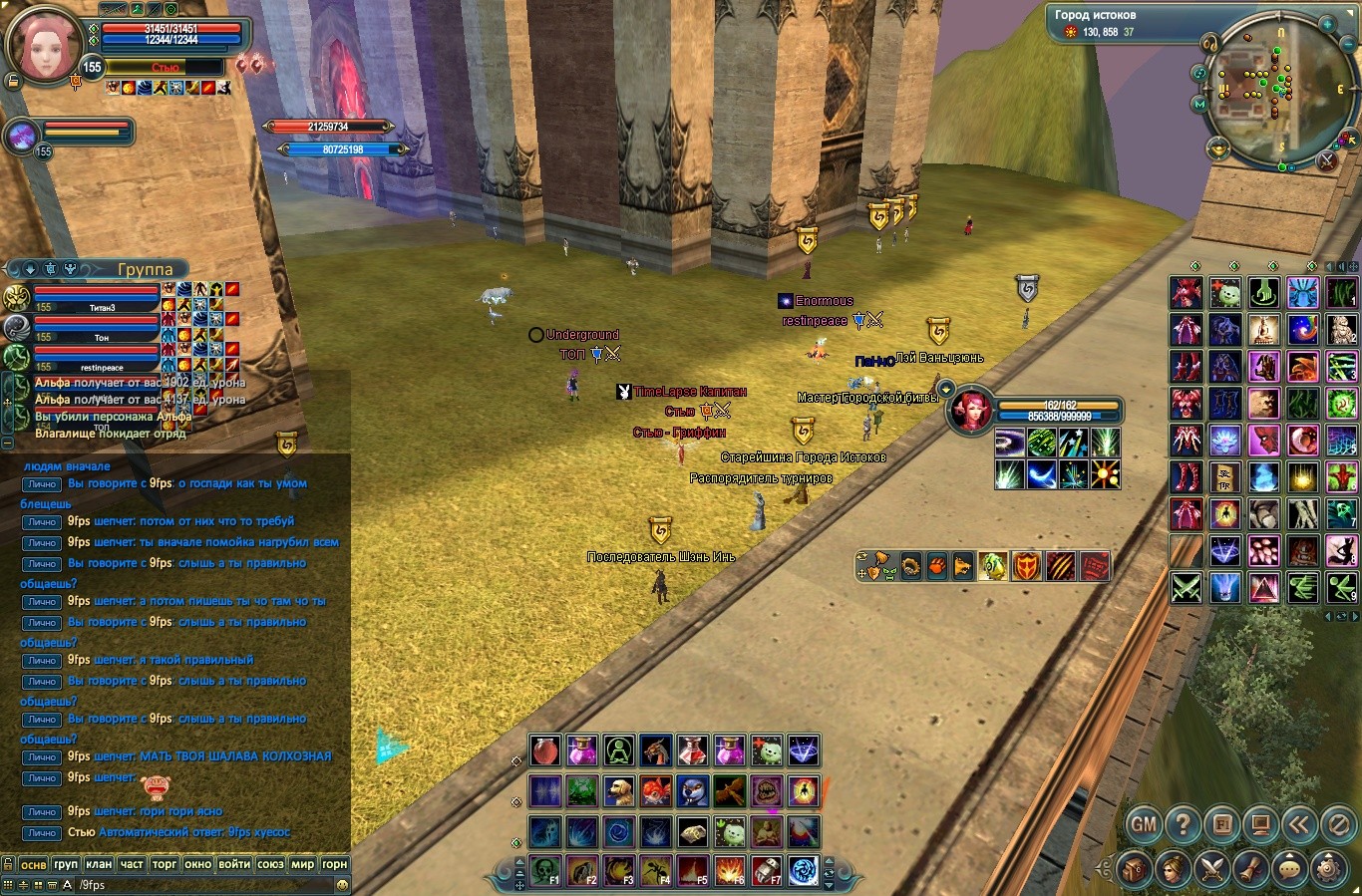Viewport: 1362px width, 896px height.
Task: Open the chat emoticon smiley picker
Action: pos(342,885)
